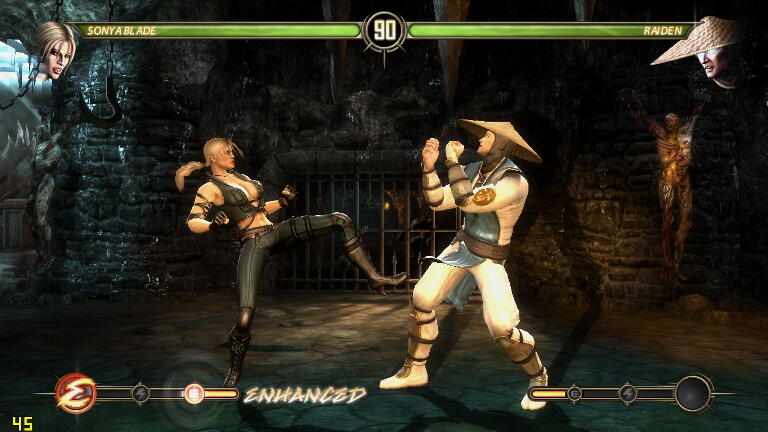The width and height of the screenshot is (768, 432).
Task: Select the dark orb on Raiden's super meter
Action: click(x=692, y=393)
